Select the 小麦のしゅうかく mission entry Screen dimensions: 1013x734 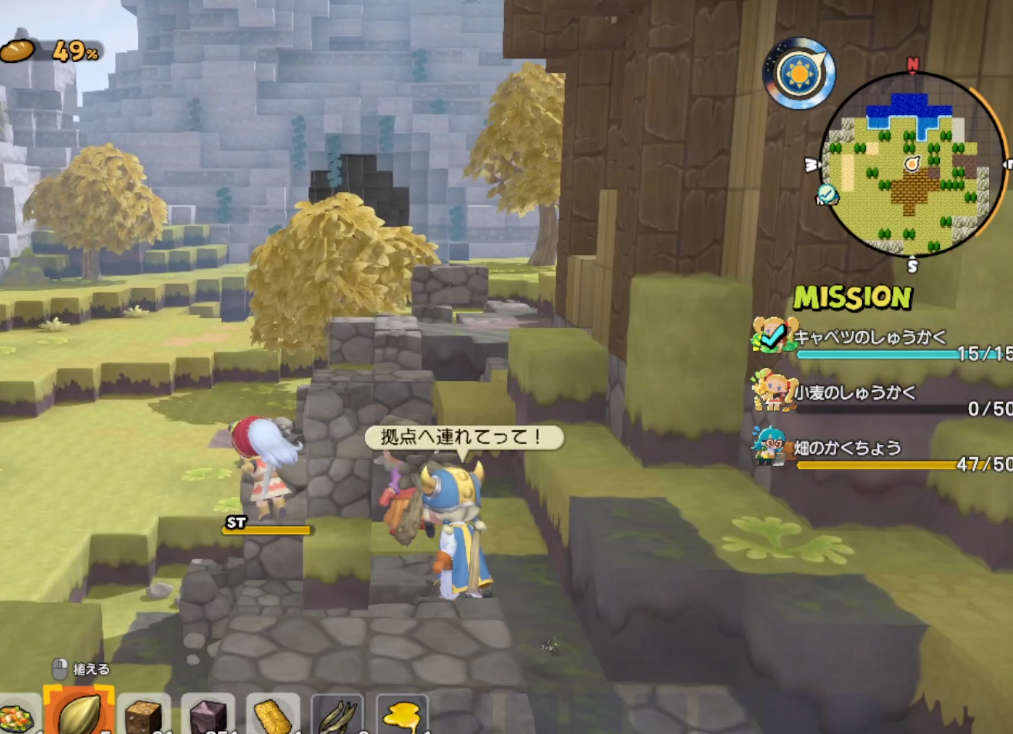pos(855,393)
